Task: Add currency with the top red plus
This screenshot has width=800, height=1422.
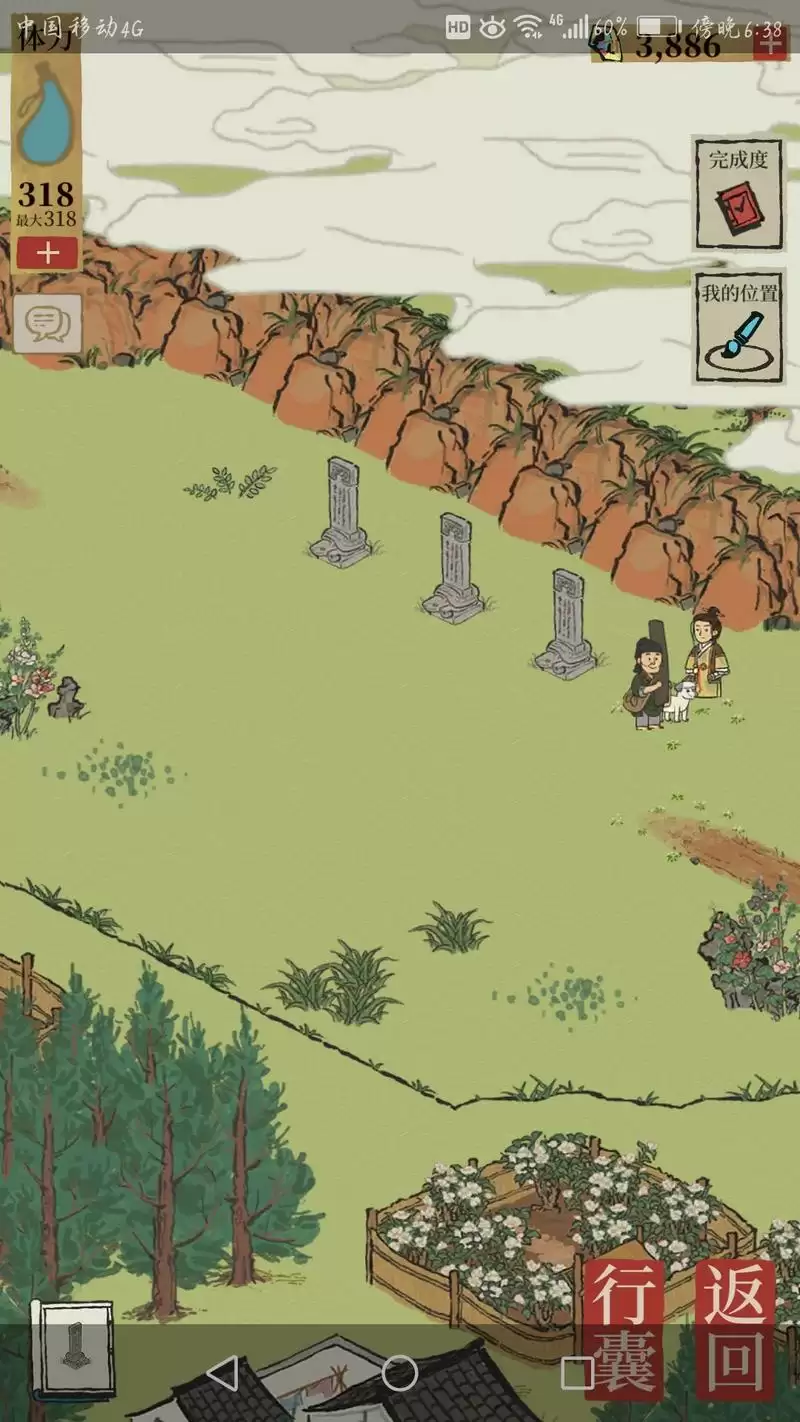Action: [x=770, y=44]
